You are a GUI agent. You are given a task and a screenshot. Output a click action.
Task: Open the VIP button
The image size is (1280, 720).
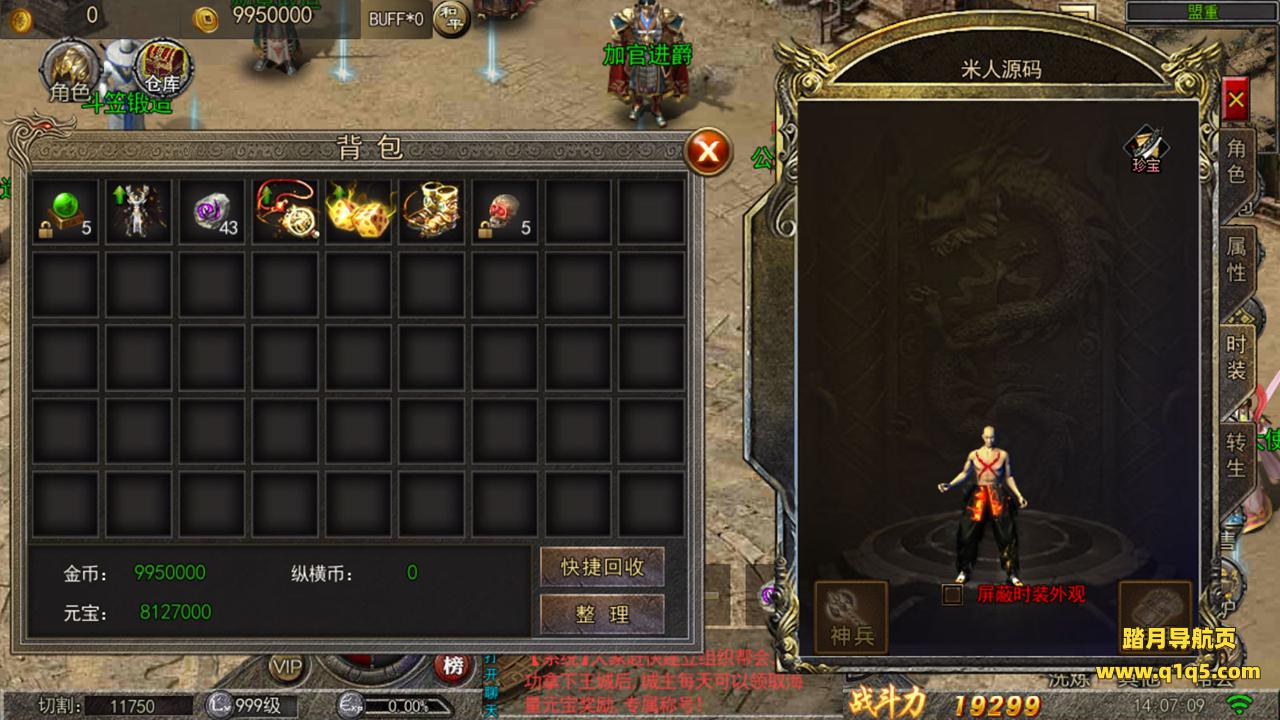pyautogui.click(x=288, y=666)
